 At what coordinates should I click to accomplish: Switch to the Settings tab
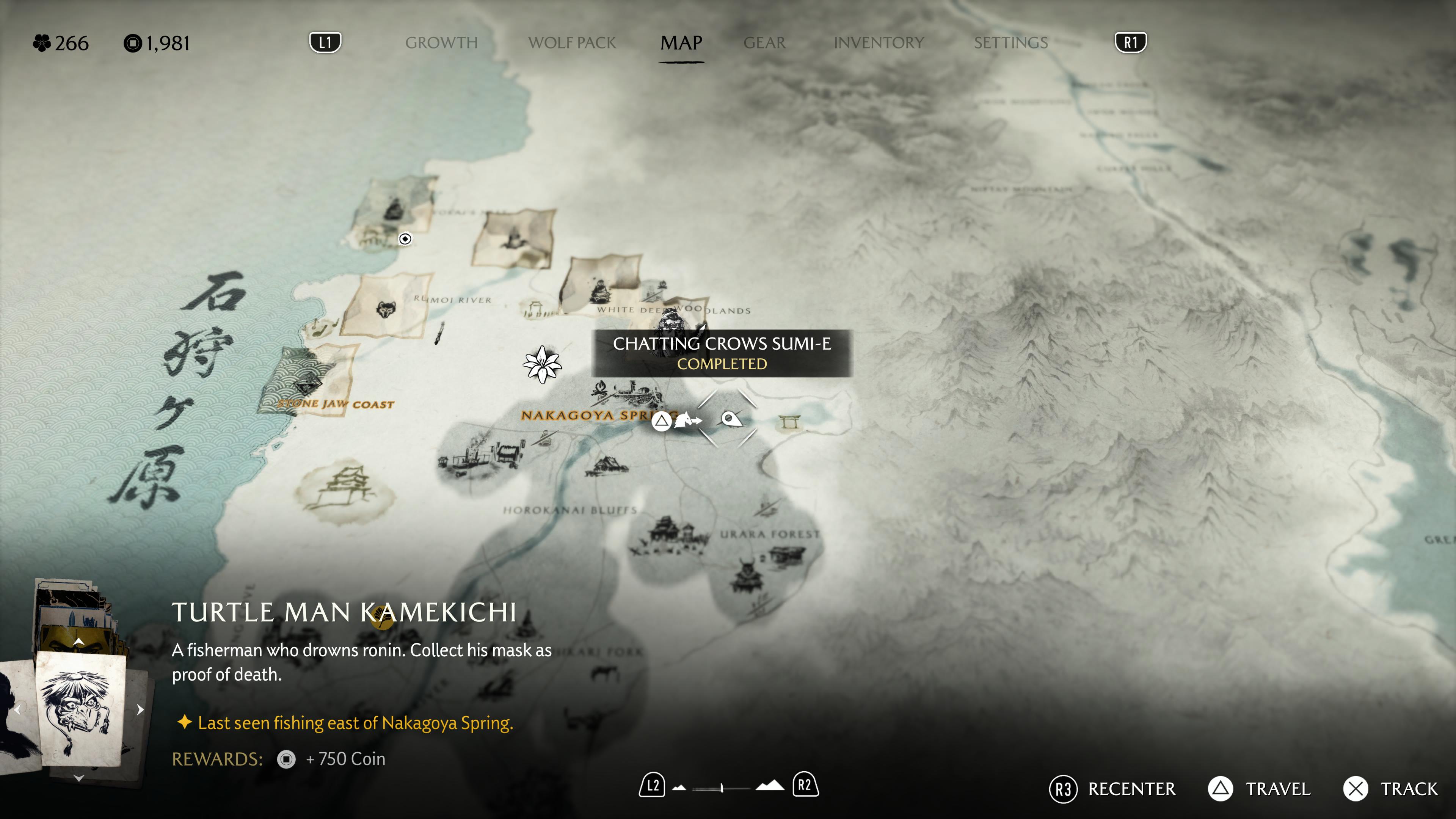pyautogui.click(x=1010, y=42)
